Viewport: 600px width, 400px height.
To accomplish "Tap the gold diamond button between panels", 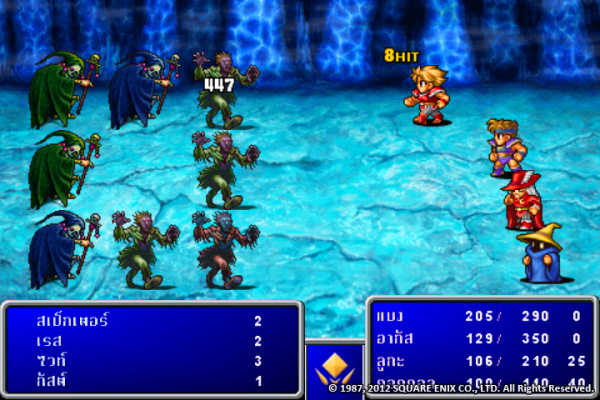I will 334,367.
